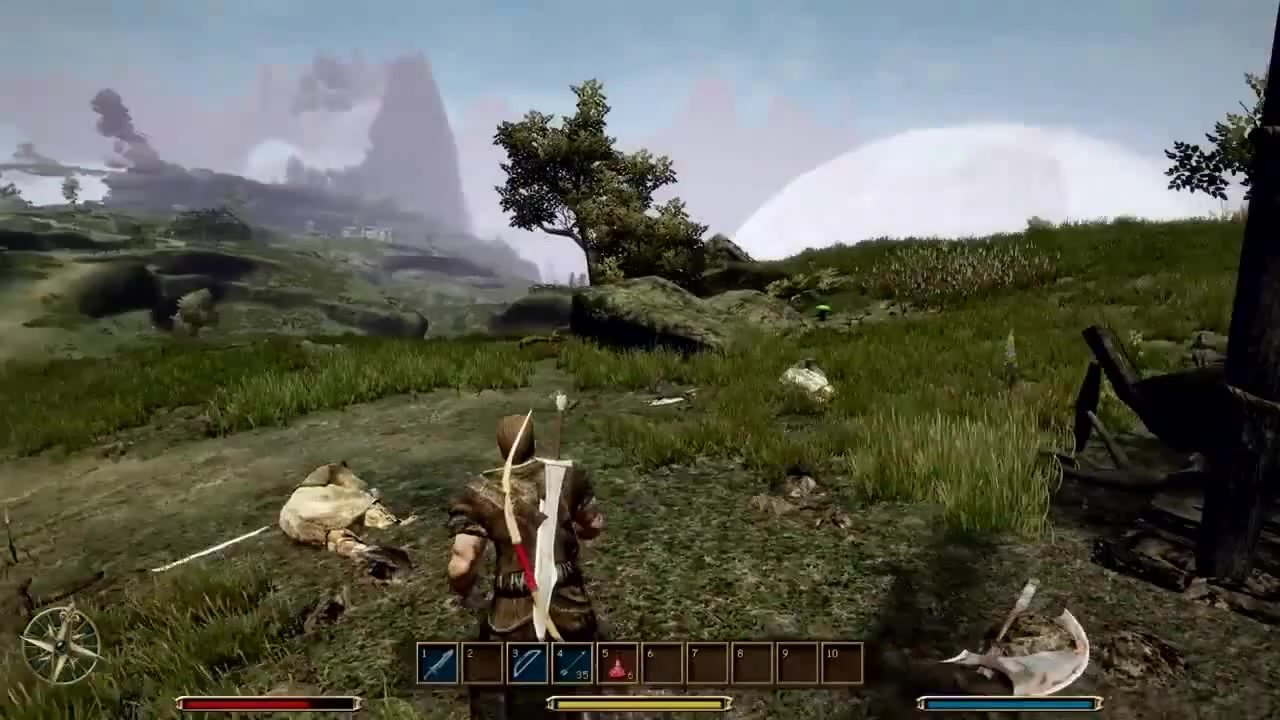This screenshot has height=720, width=1280.
Task: Select empty hotbar slot numbered 9
Action: [x=798, y=663]
